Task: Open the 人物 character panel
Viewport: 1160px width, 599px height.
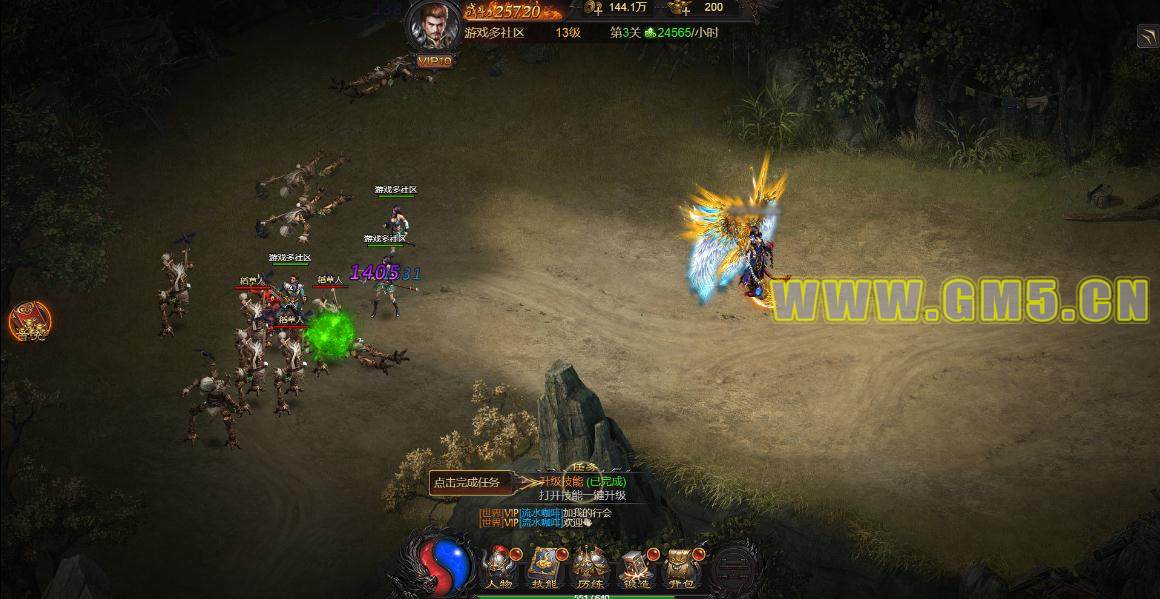Action: point(497,568)
